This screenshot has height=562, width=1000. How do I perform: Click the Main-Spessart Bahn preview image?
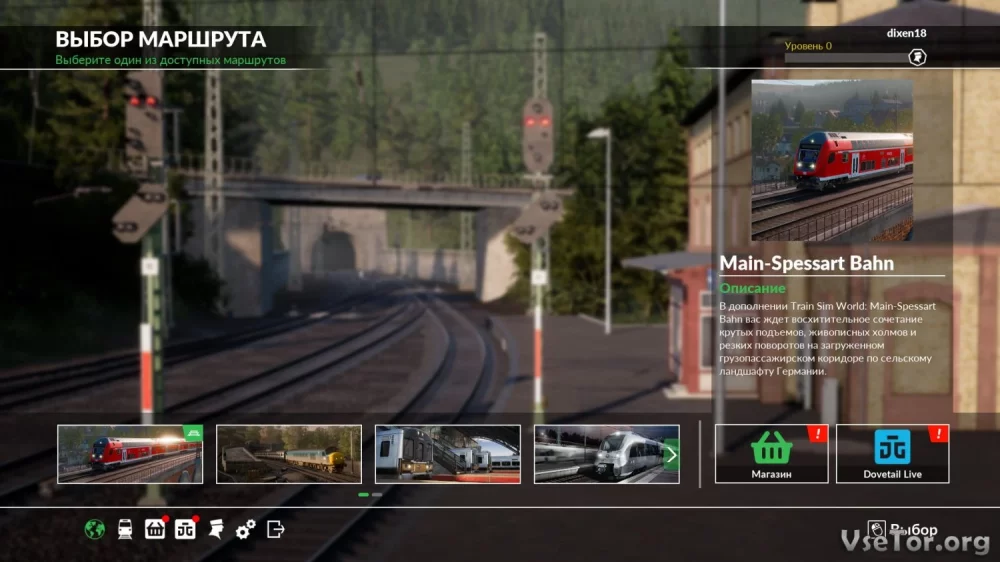click(832, 160)
